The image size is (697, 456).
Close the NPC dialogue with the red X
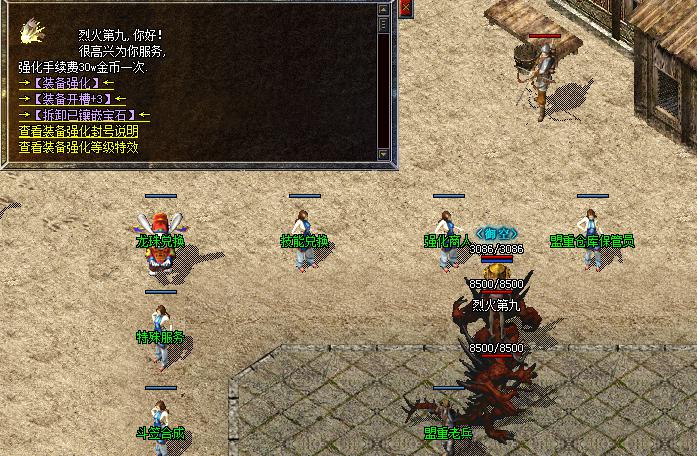[x=405, y=8]
